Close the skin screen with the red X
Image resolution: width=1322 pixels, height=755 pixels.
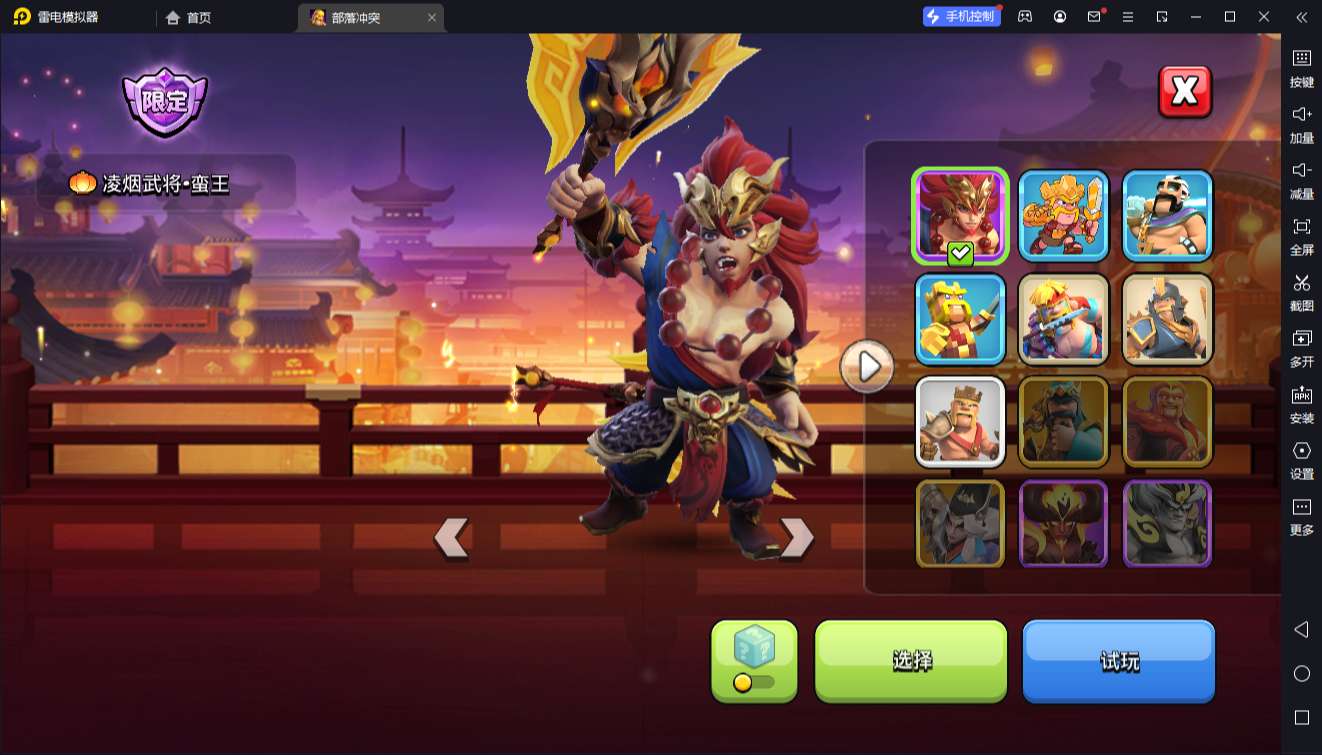point(1185,92)
